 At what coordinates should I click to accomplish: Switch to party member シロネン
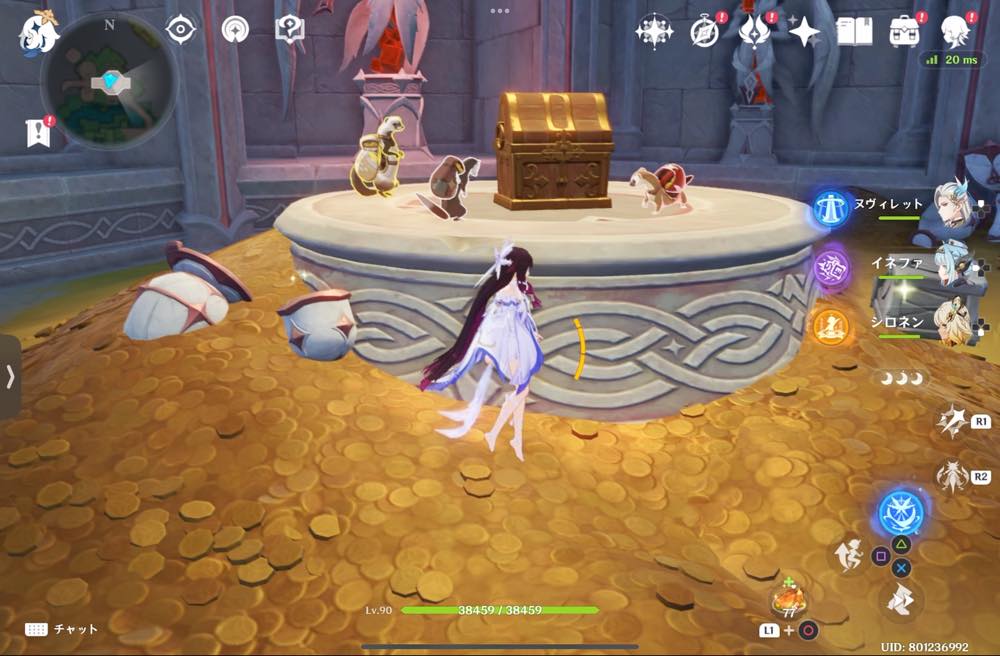[953, 322]
